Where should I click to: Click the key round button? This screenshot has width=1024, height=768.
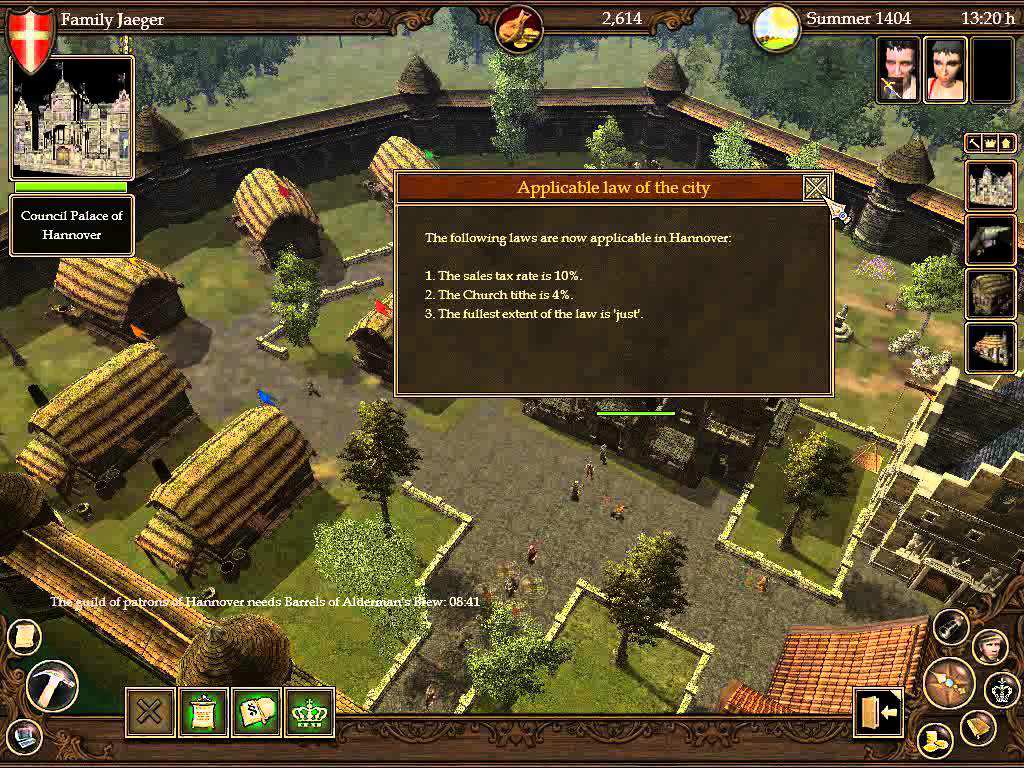coord(952,626)
